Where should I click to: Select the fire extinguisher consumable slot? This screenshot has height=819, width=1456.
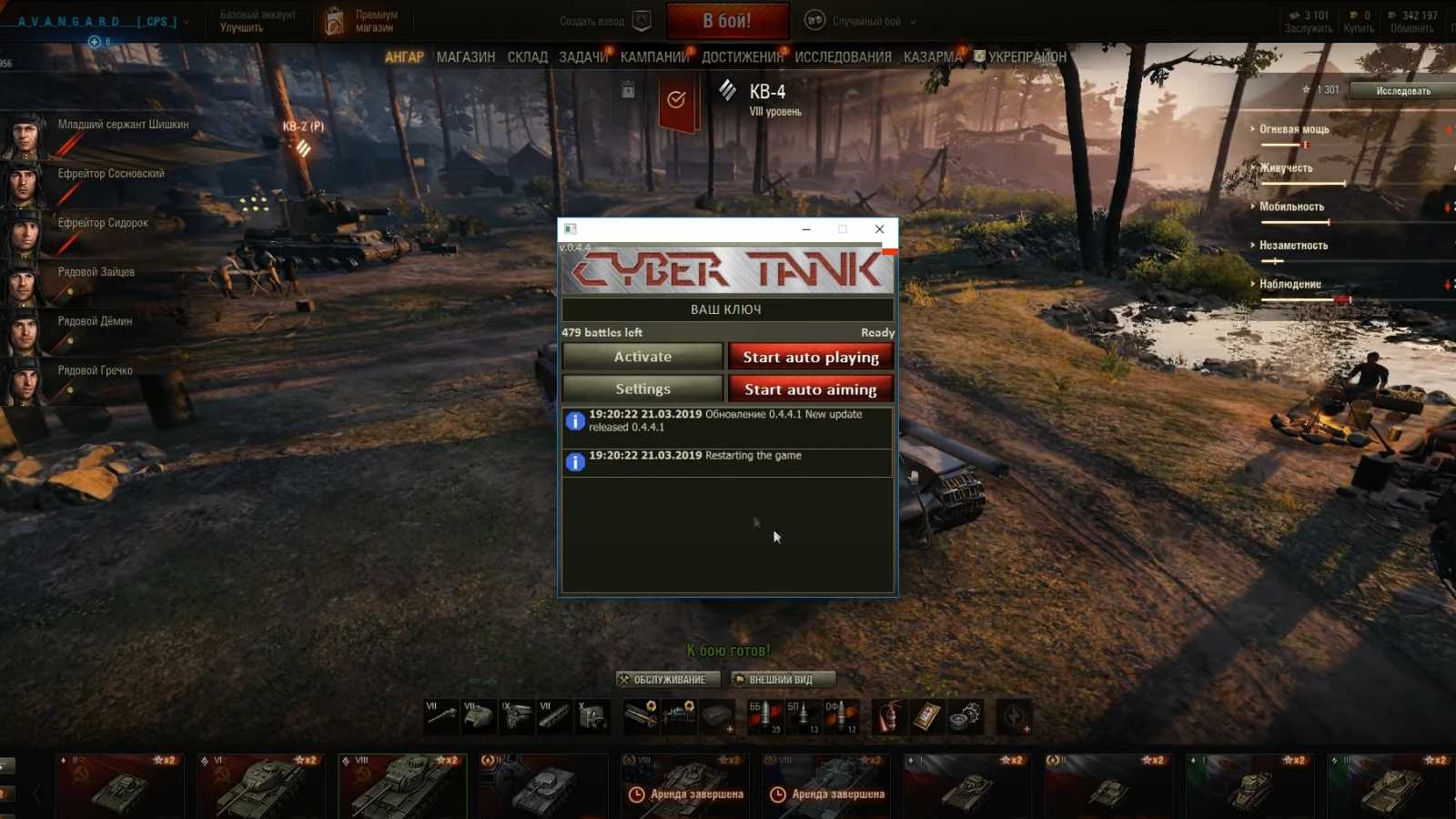[888, 716]
